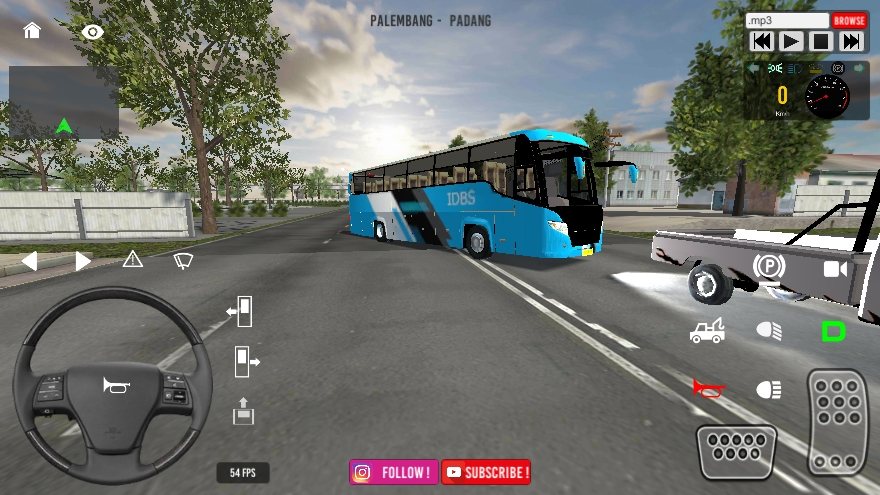The image size is (880, 495).
Task: Open the door with right-arrow icon
Action: (x=245, y=361)
